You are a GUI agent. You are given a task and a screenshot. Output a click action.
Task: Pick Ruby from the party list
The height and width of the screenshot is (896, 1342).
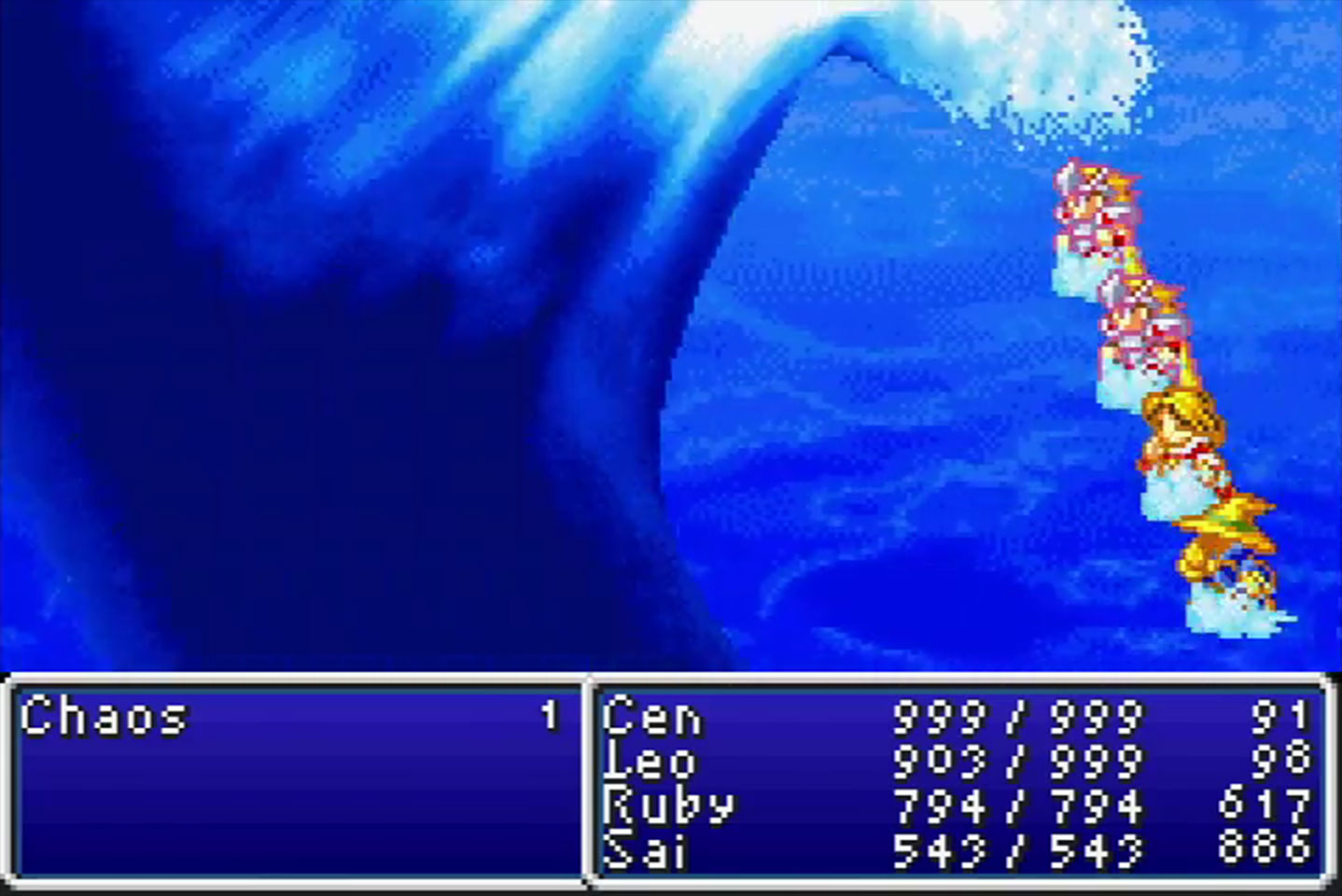(x=668, y=805)
